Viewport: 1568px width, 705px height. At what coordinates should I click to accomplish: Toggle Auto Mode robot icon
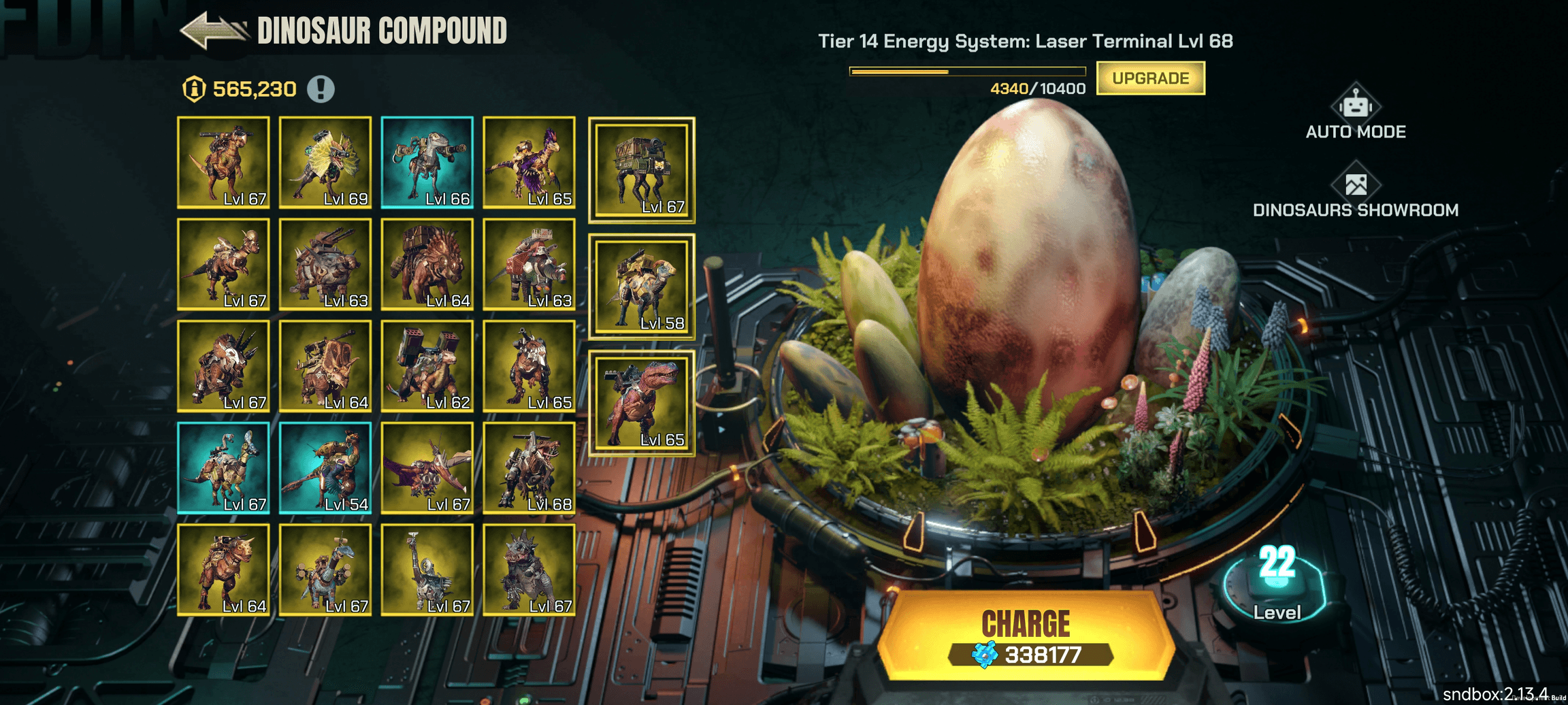click(1355, 107)
